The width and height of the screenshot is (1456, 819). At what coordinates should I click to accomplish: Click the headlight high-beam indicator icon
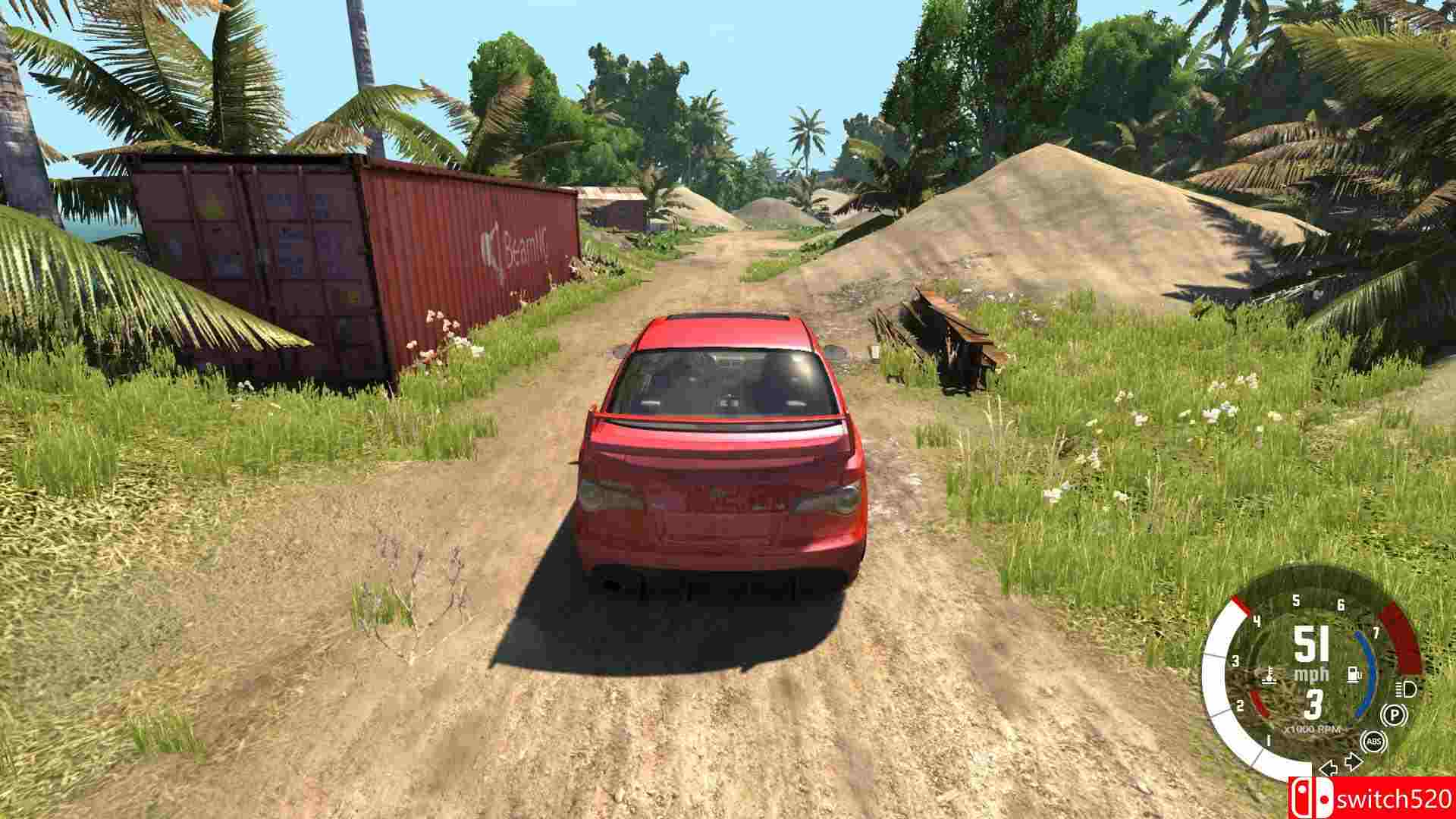point(1404,689)
